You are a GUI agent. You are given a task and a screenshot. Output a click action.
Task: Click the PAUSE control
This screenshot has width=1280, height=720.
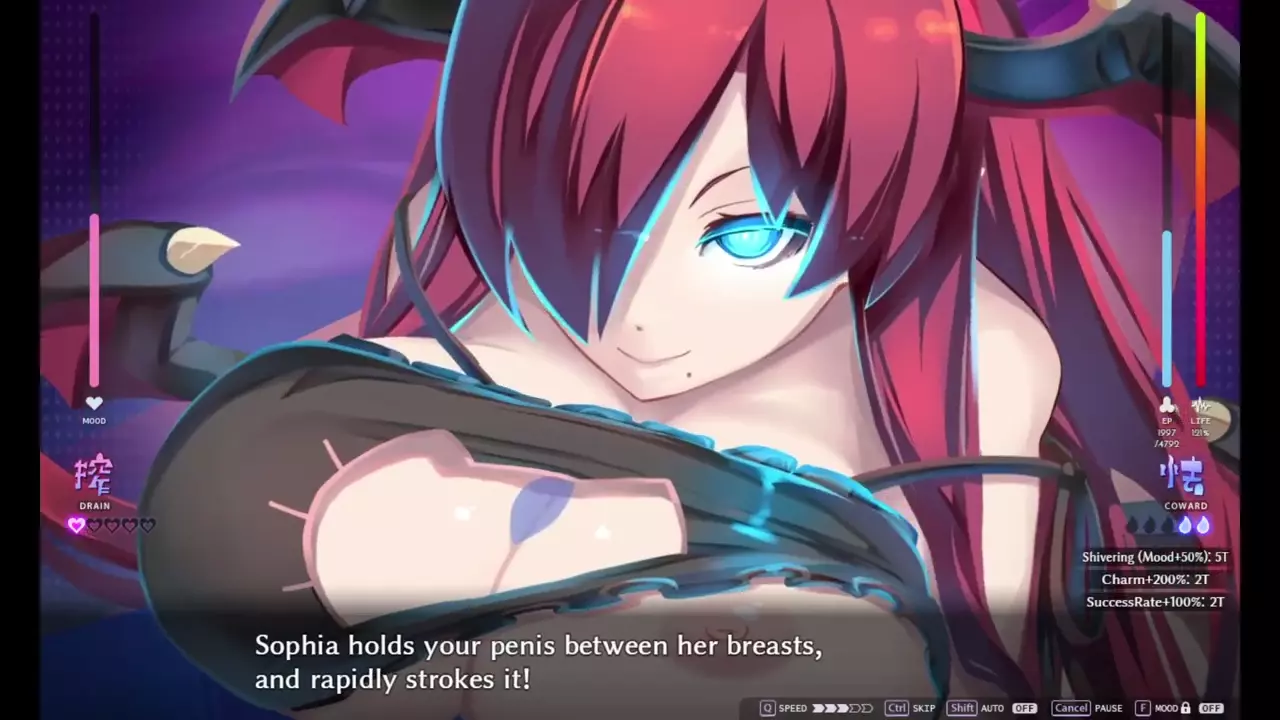1086,708
